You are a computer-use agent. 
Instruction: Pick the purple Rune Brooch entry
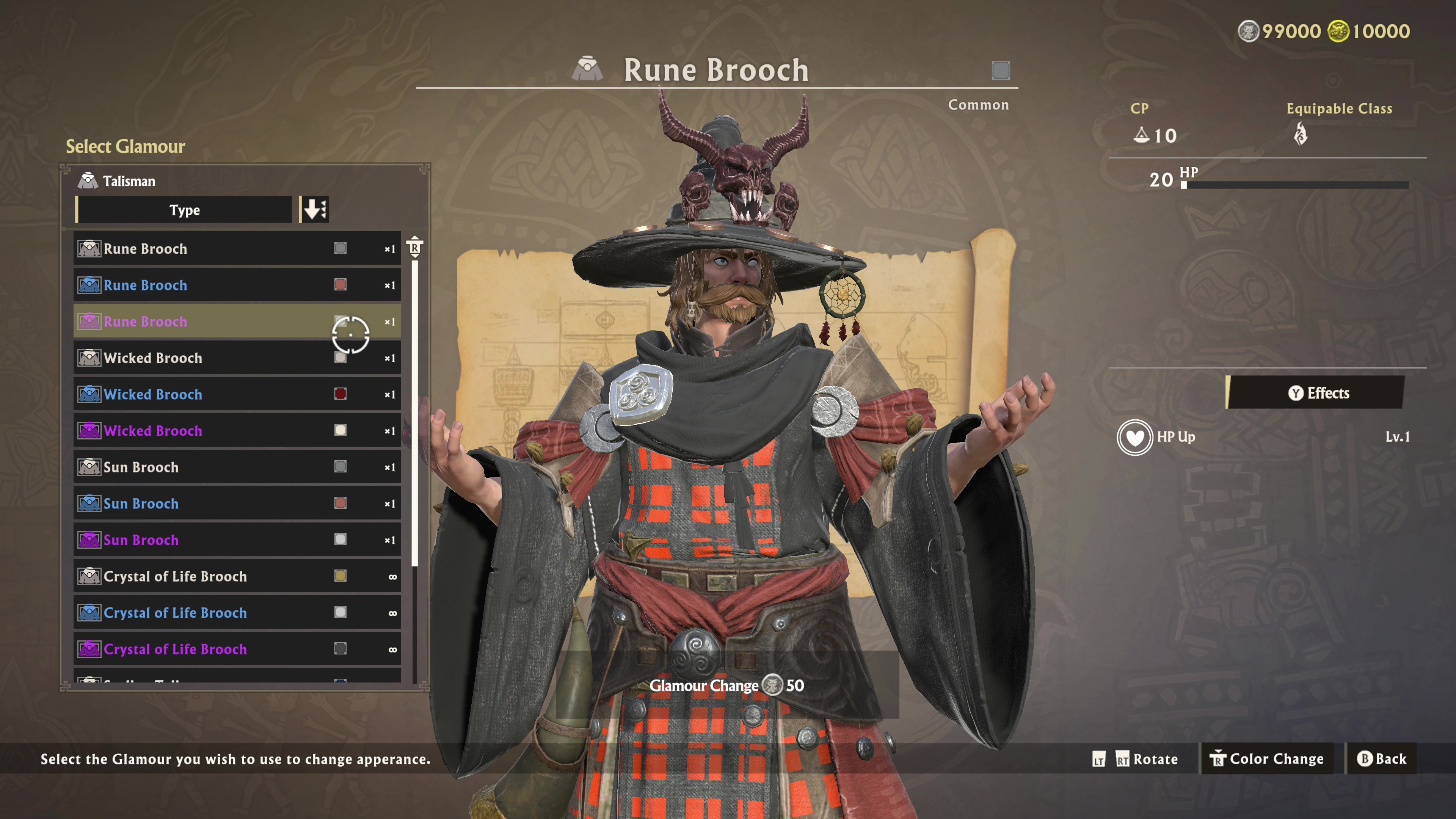coord(237,322)
